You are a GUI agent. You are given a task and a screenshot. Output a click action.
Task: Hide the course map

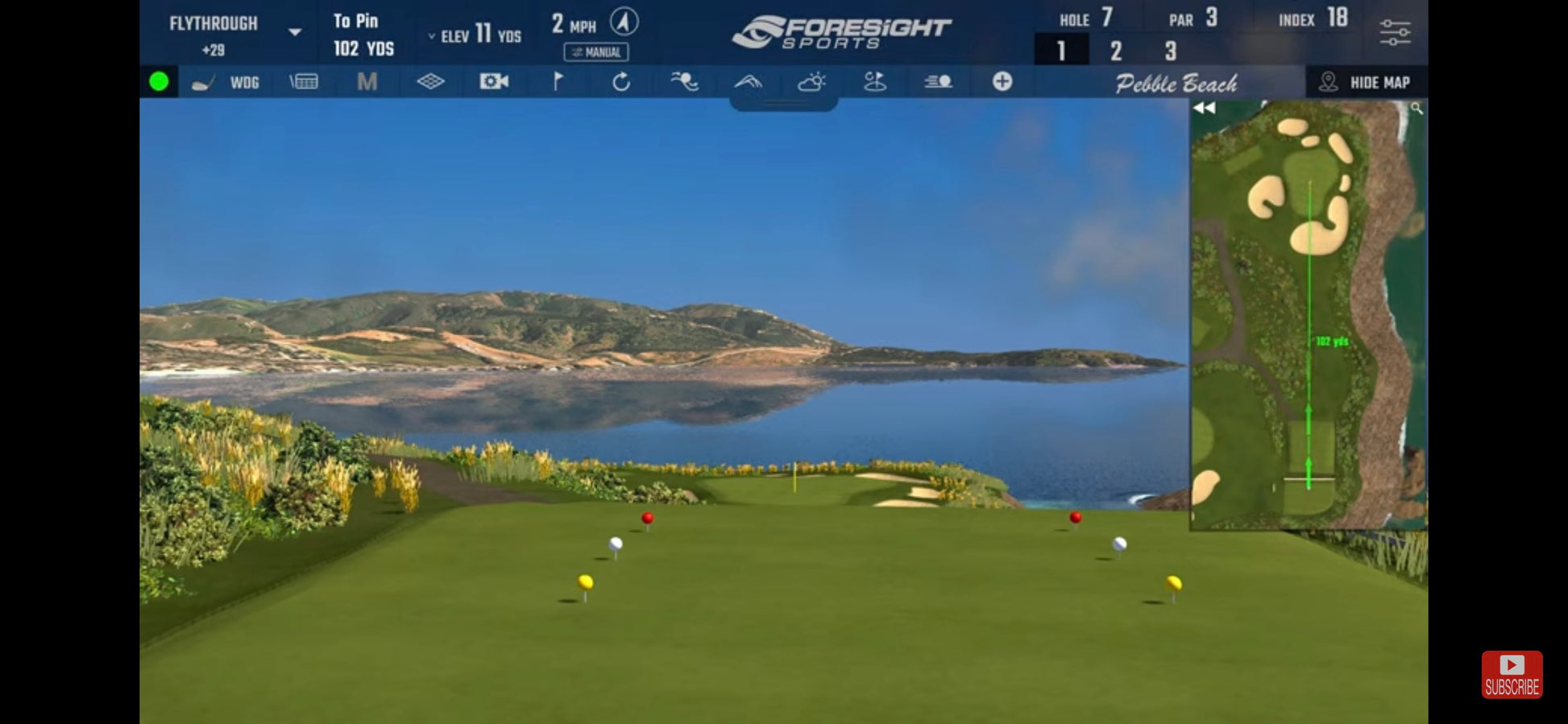pyautogui.click(x=1367, y=82)
